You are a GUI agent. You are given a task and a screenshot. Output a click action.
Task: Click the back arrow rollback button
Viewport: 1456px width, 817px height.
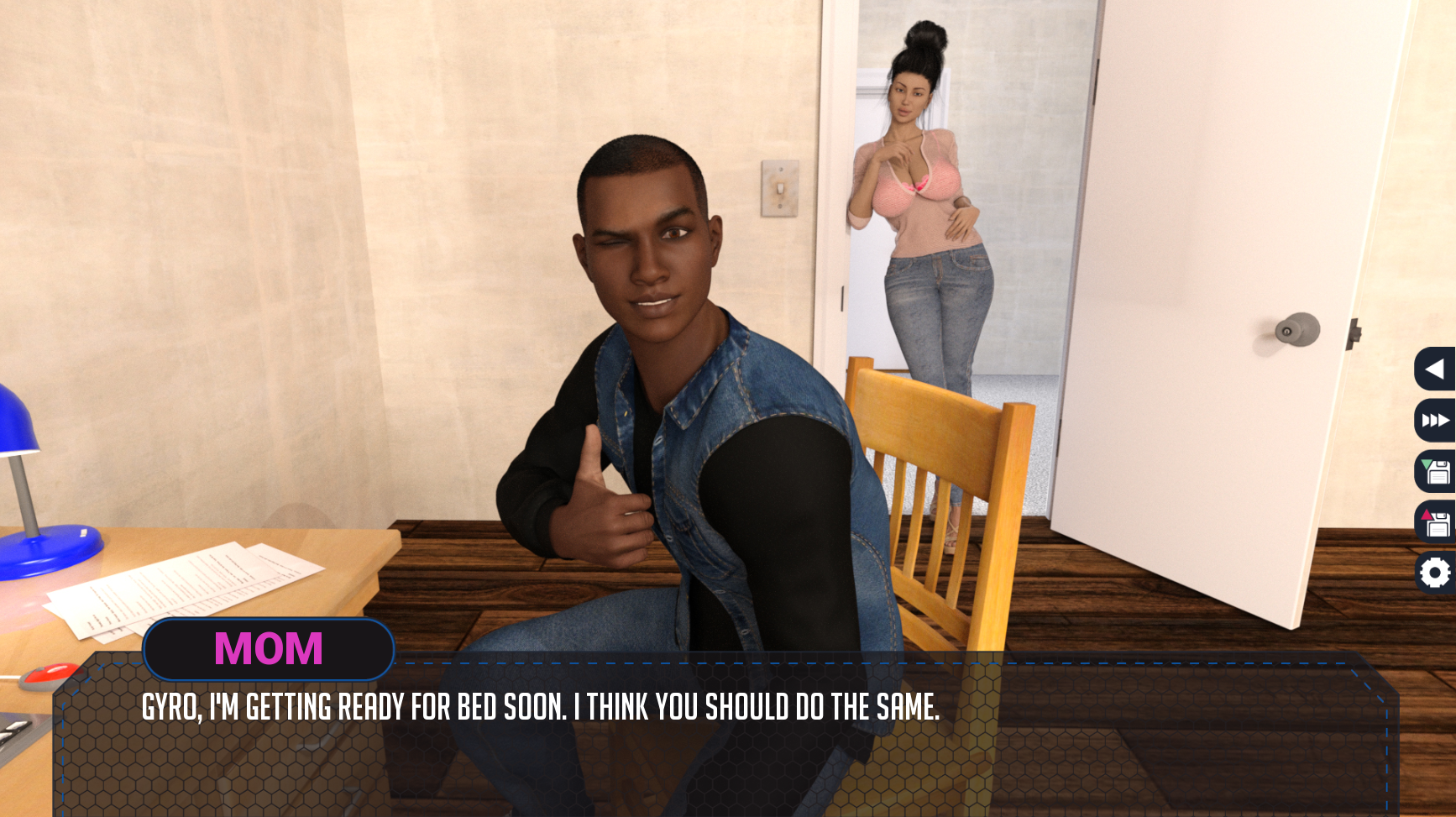point(1435,369)
